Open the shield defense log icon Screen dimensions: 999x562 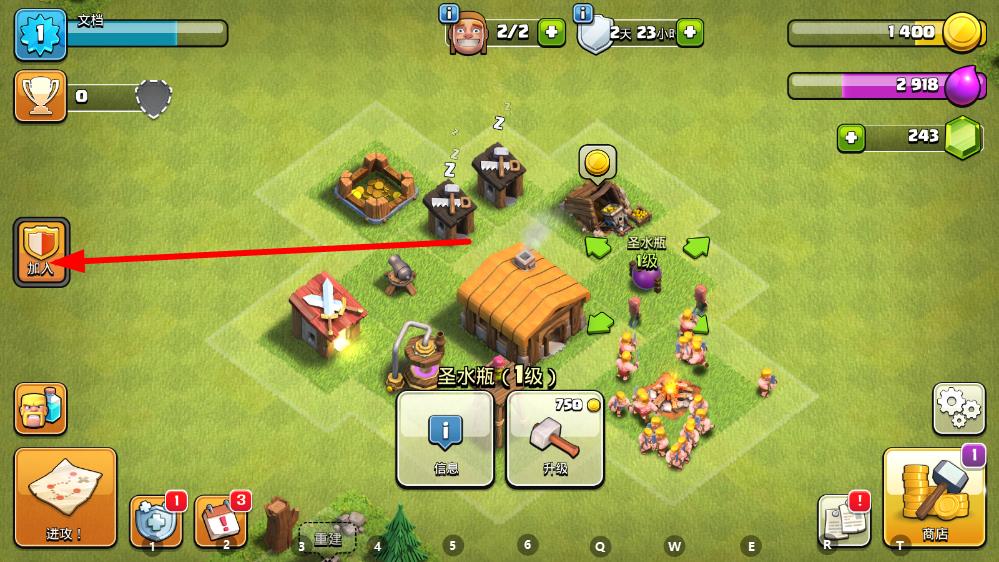tap(154, 520)
